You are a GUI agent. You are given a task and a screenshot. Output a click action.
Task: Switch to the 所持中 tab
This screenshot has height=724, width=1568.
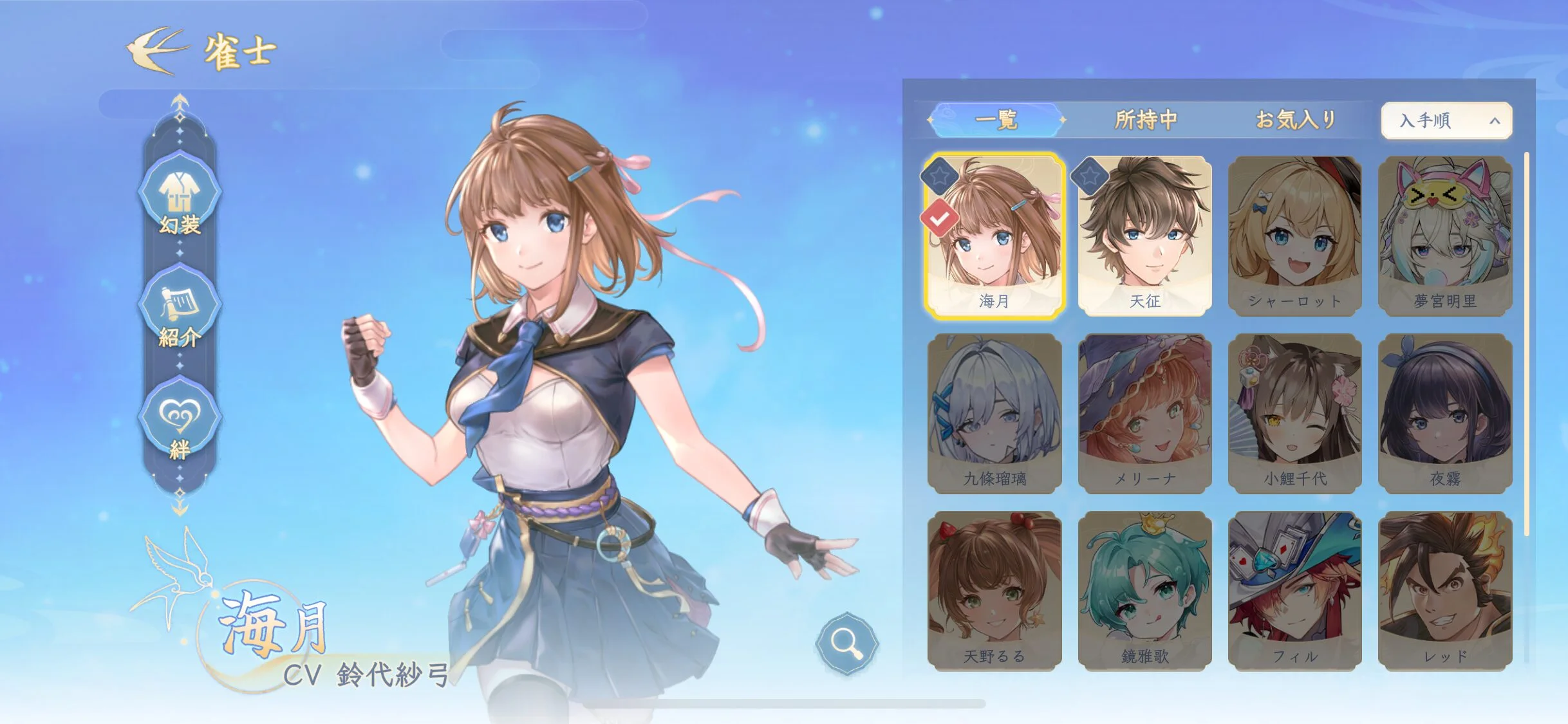pos(1146,120)
